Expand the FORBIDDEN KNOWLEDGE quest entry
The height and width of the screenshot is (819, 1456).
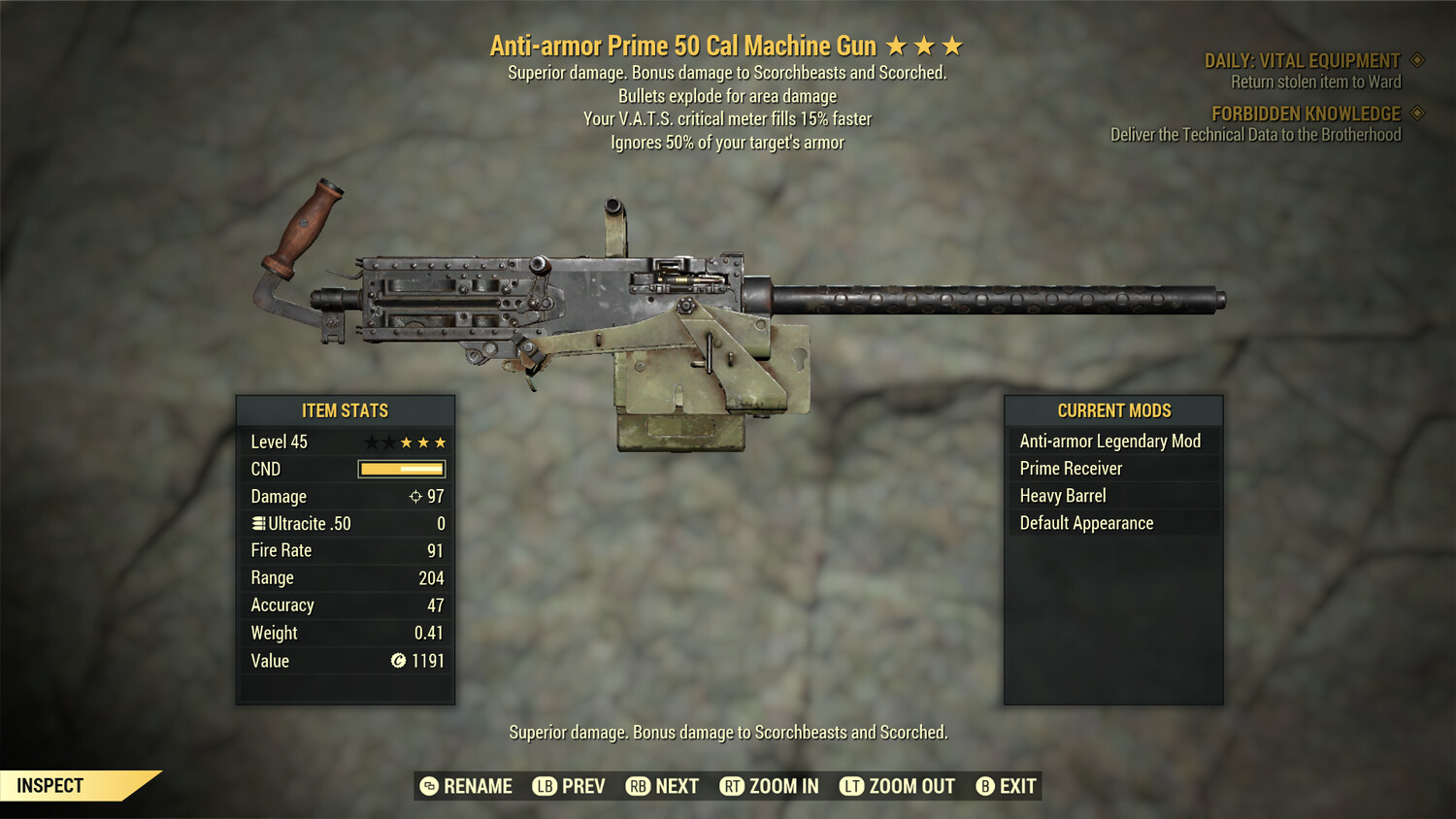pos(1306,113)
